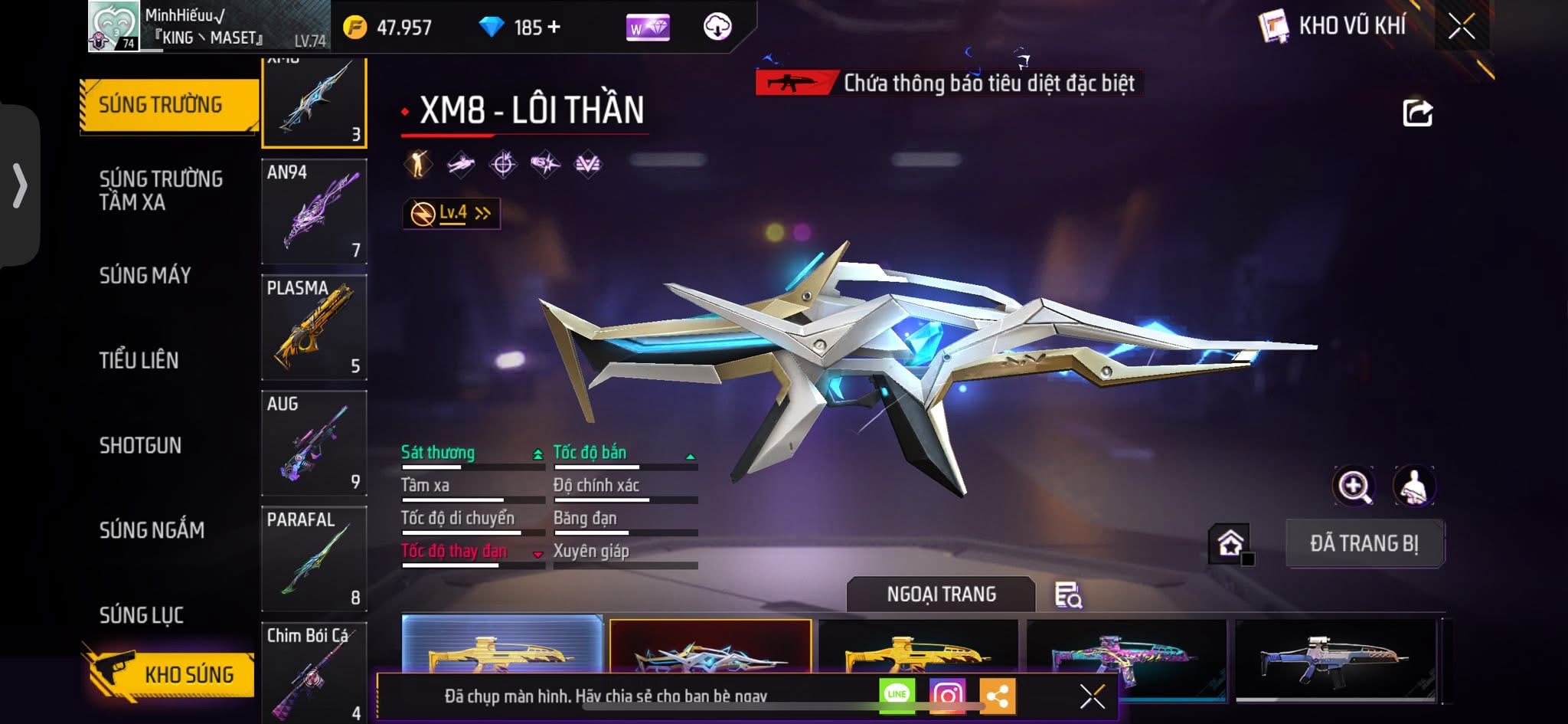Dismiss the screenshot share banner
The width and height of the screenshot is (1568, 724).
coord(1092,696)
